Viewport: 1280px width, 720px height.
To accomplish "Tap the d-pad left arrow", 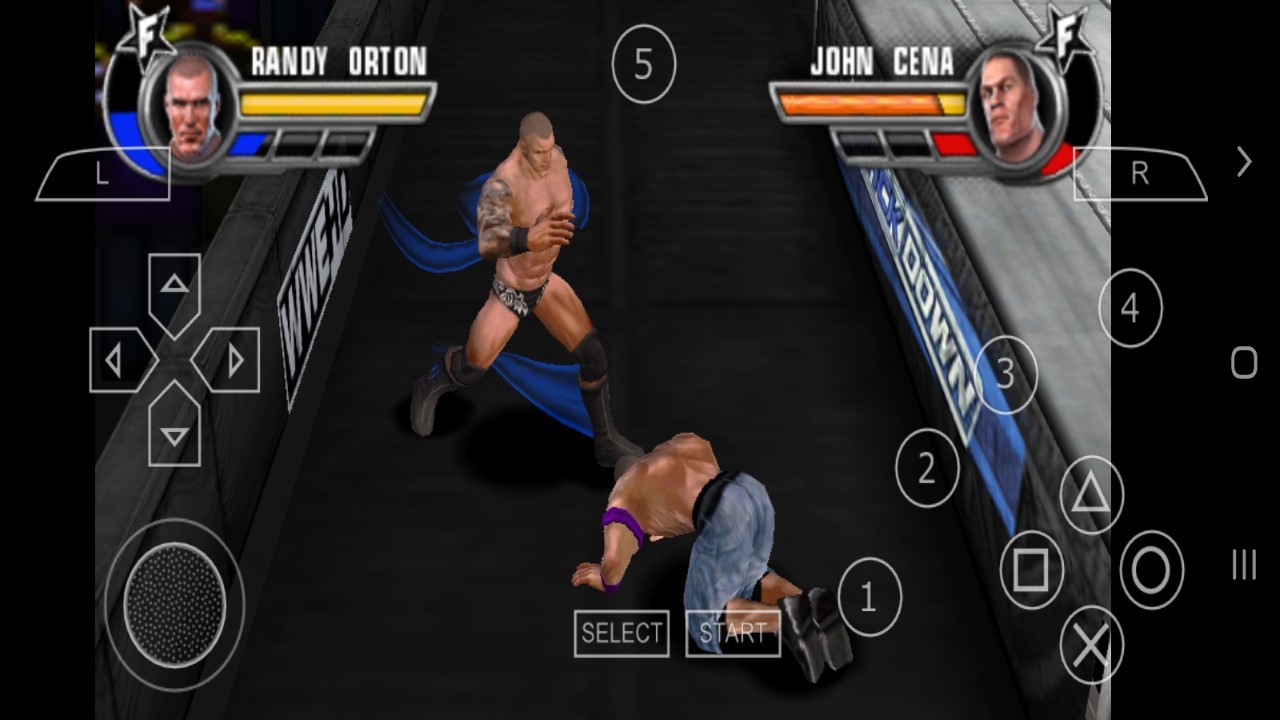I will (118, 360).
